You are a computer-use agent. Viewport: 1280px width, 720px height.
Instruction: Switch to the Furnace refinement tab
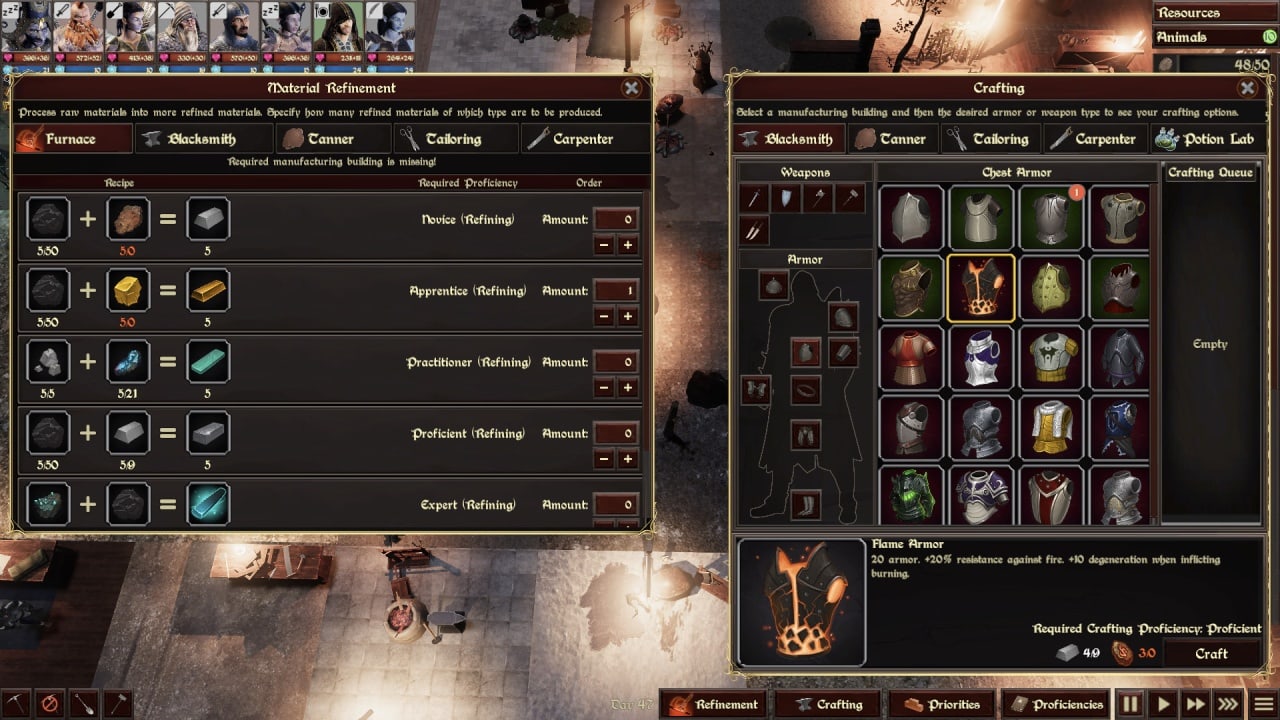[x=74, y=139]
